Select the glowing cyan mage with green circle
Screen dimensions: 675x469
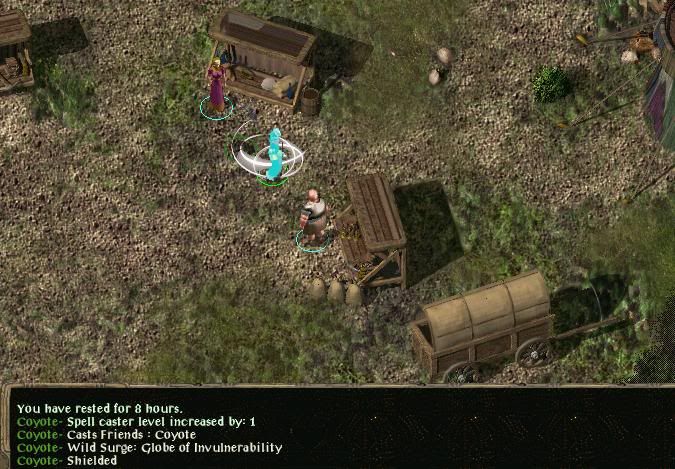tap(272, 155)
